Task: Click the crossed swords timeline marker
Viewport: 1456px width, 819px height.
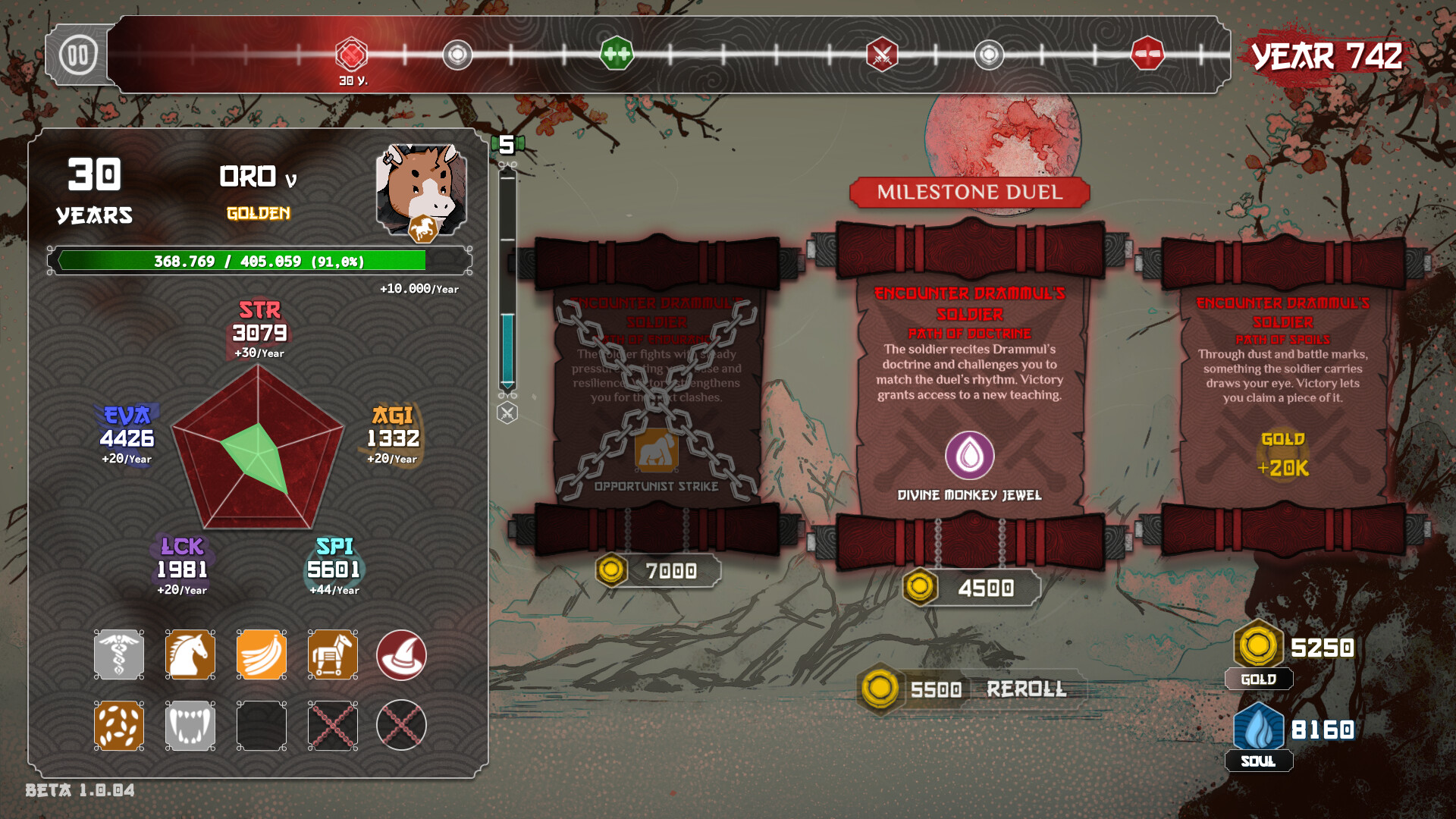Action: pos(882,55)
